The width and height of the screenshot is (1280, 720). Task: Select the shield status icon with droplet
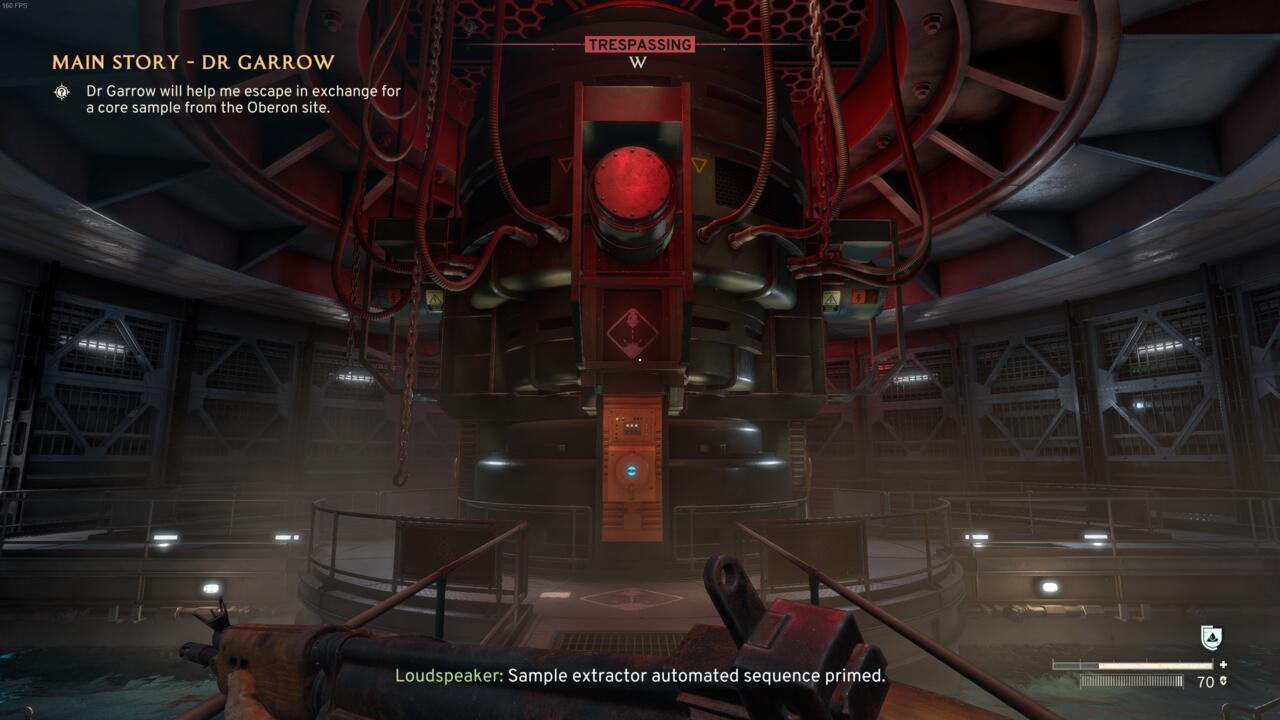(x=1210, y=638)
